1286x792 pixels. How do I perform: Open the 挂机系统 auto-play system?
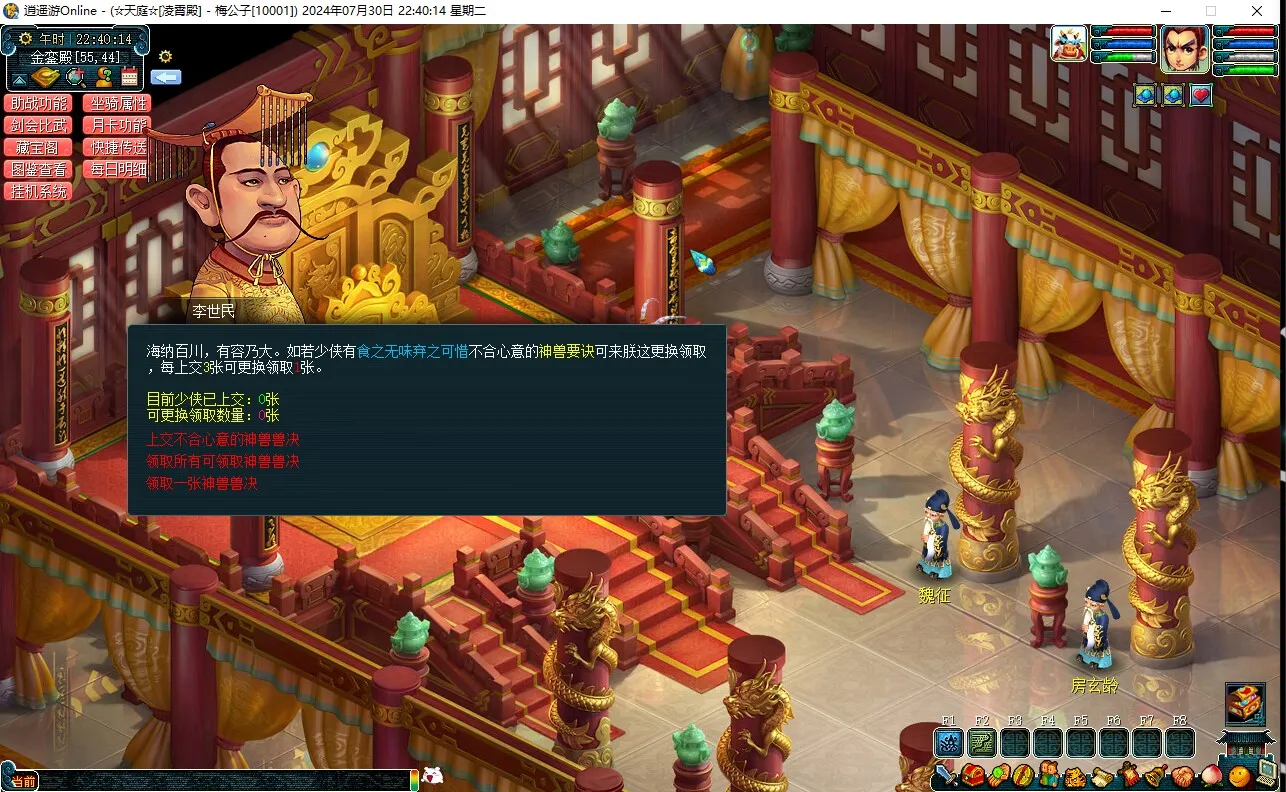pyautogui.click(x=38, y=192)
